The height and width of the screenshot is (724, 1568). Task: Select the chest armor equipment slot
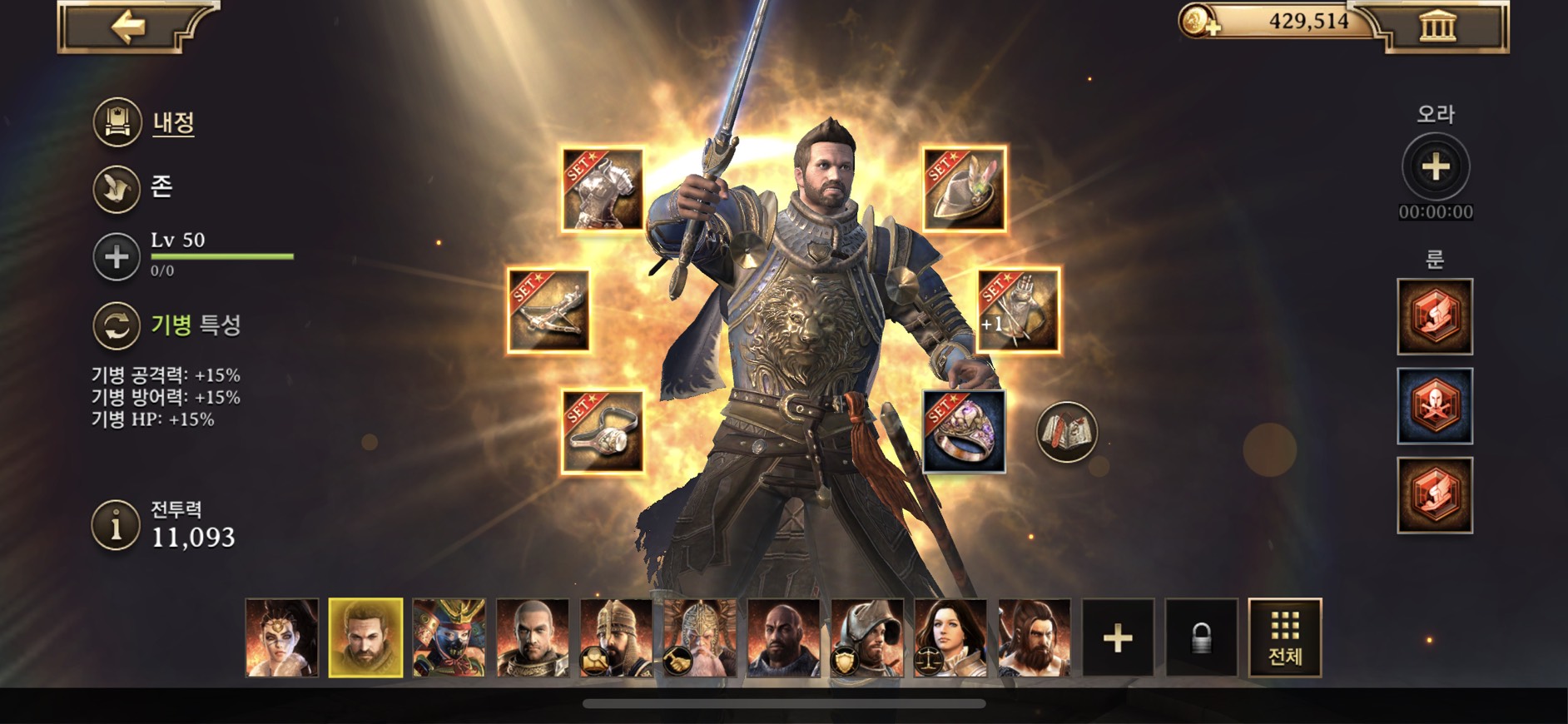603,190
